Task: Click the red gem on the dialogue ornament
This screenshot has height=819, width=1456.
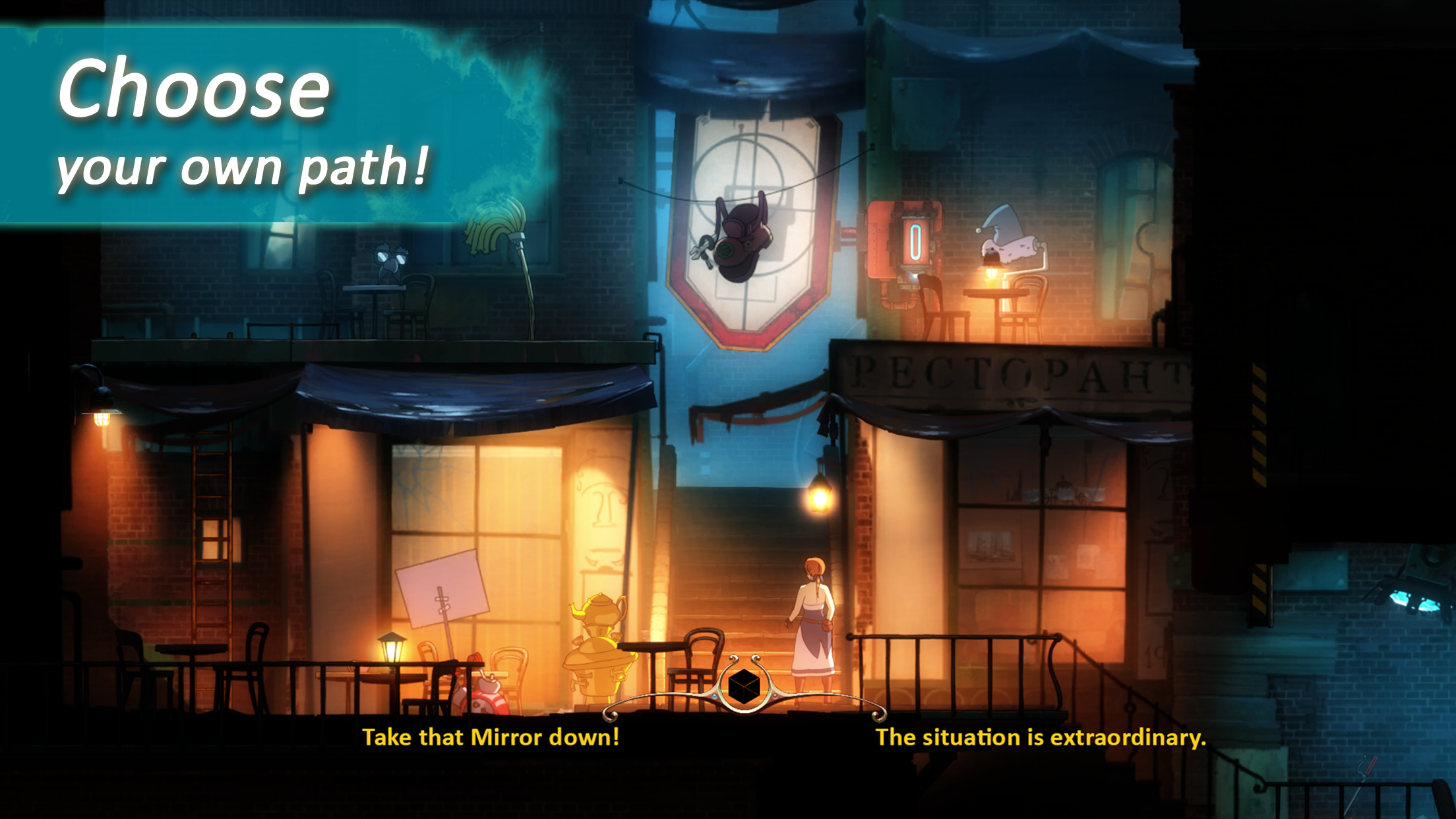Action: pos(776,697)
